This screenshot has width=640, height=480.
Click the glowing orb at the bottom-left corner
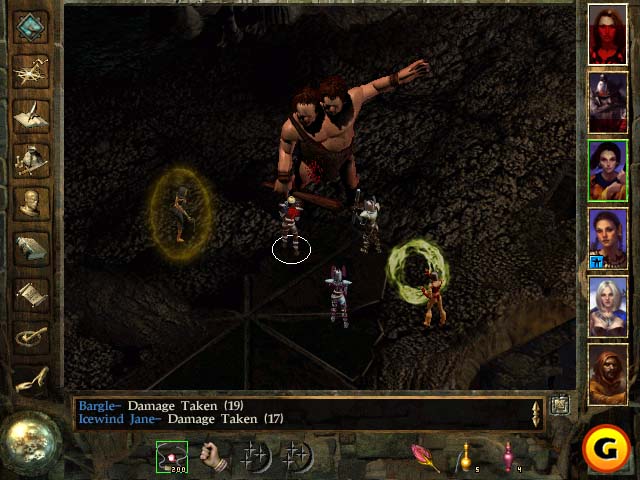click(29, 438)
